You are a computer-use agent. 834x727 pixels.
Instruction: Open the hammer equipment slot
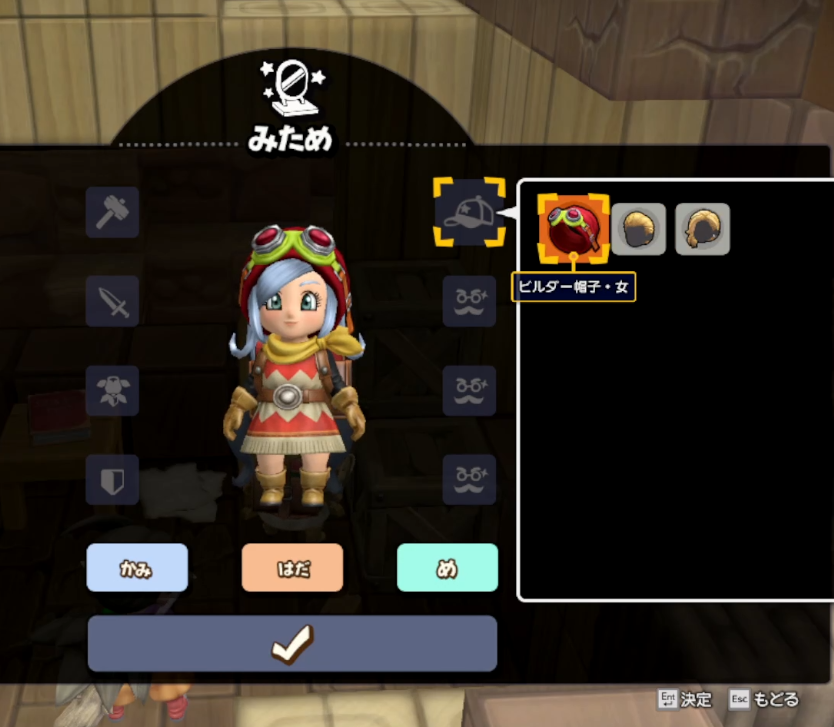pos(112,212)
